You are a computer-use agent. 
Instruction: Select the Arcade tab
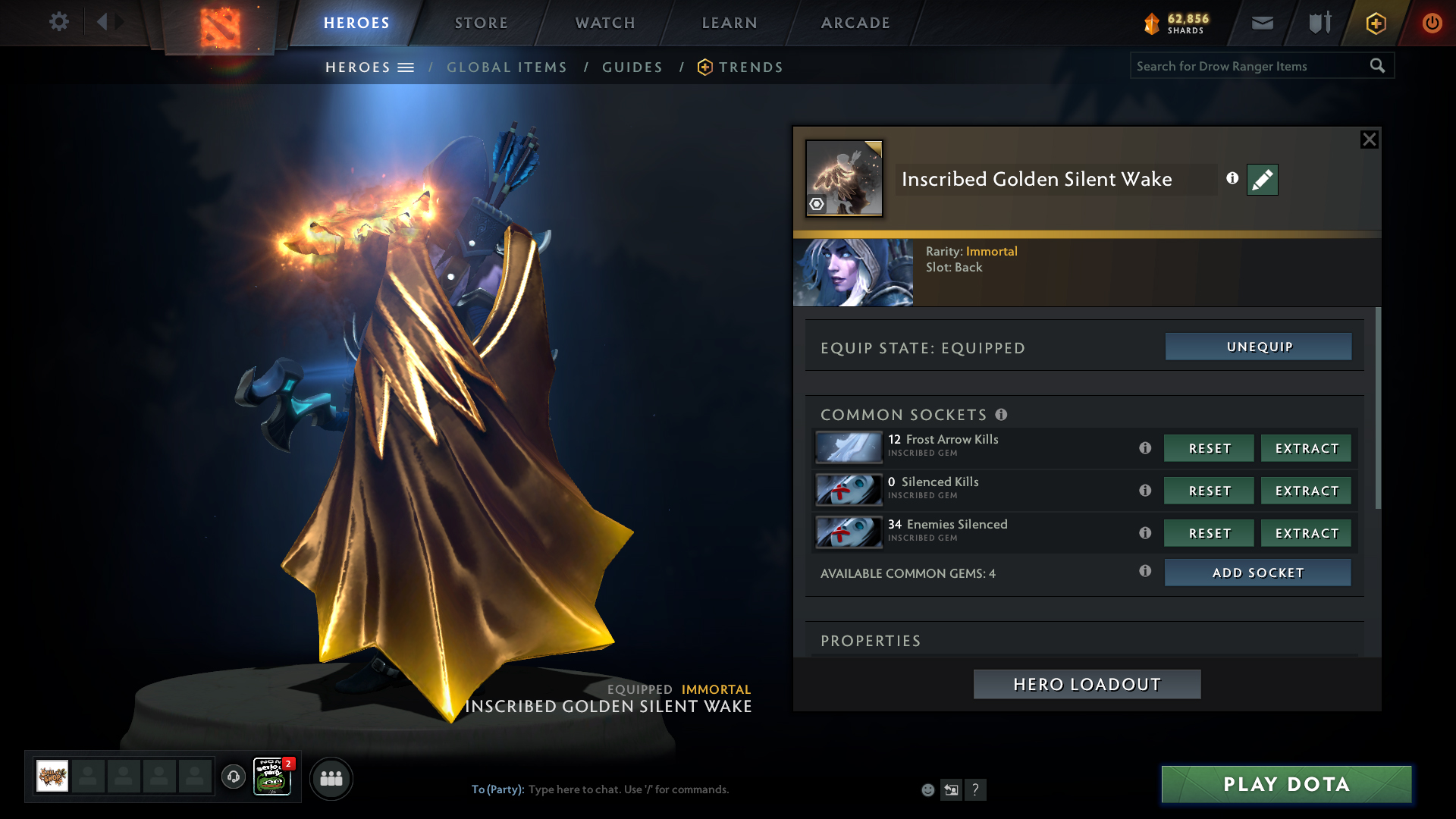(855, 23)
